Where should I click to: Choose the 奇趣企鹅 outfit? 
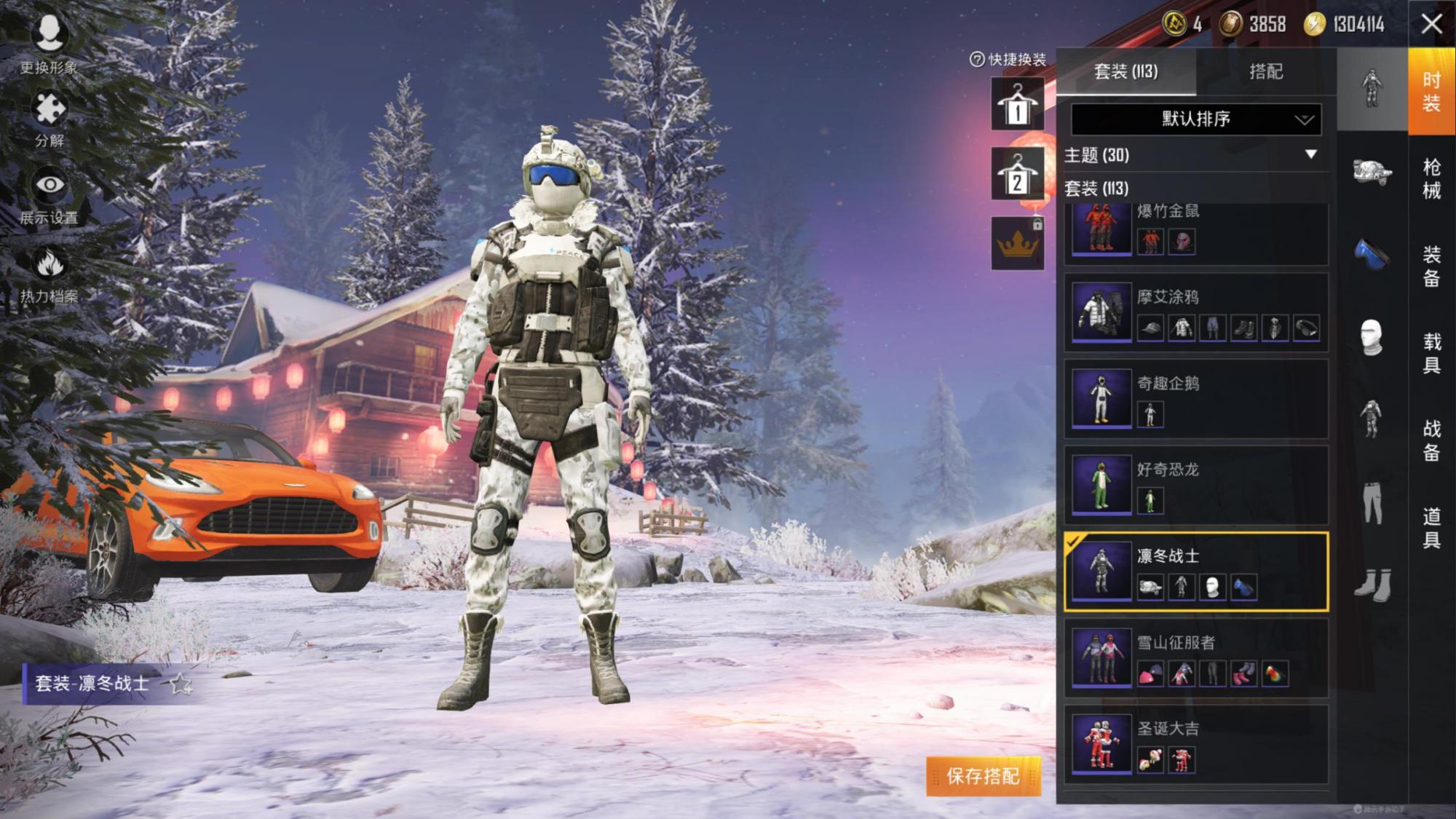pos(1195,399)
